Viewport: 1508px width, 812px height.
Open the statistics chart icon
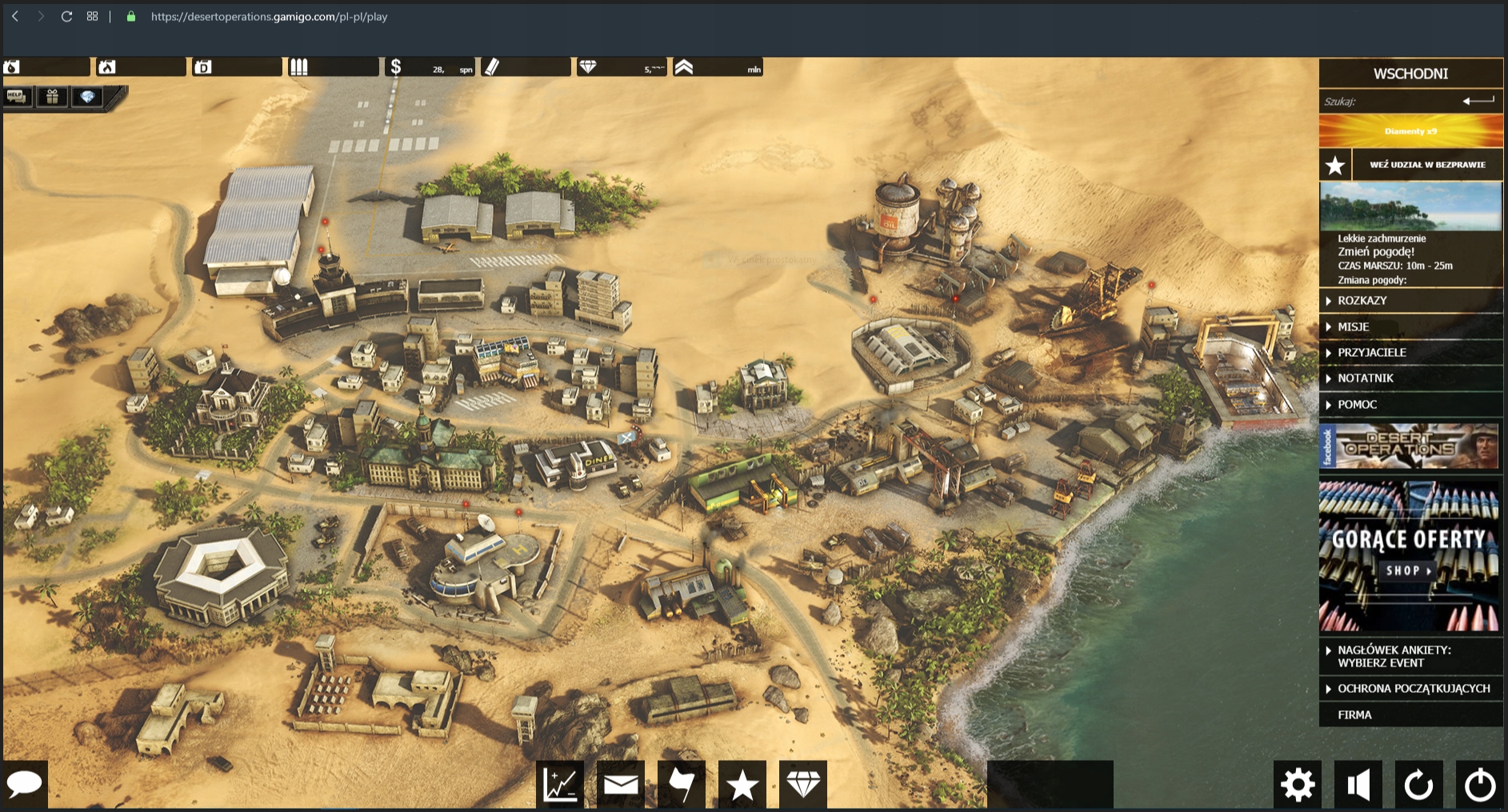(x=560, y=784)
